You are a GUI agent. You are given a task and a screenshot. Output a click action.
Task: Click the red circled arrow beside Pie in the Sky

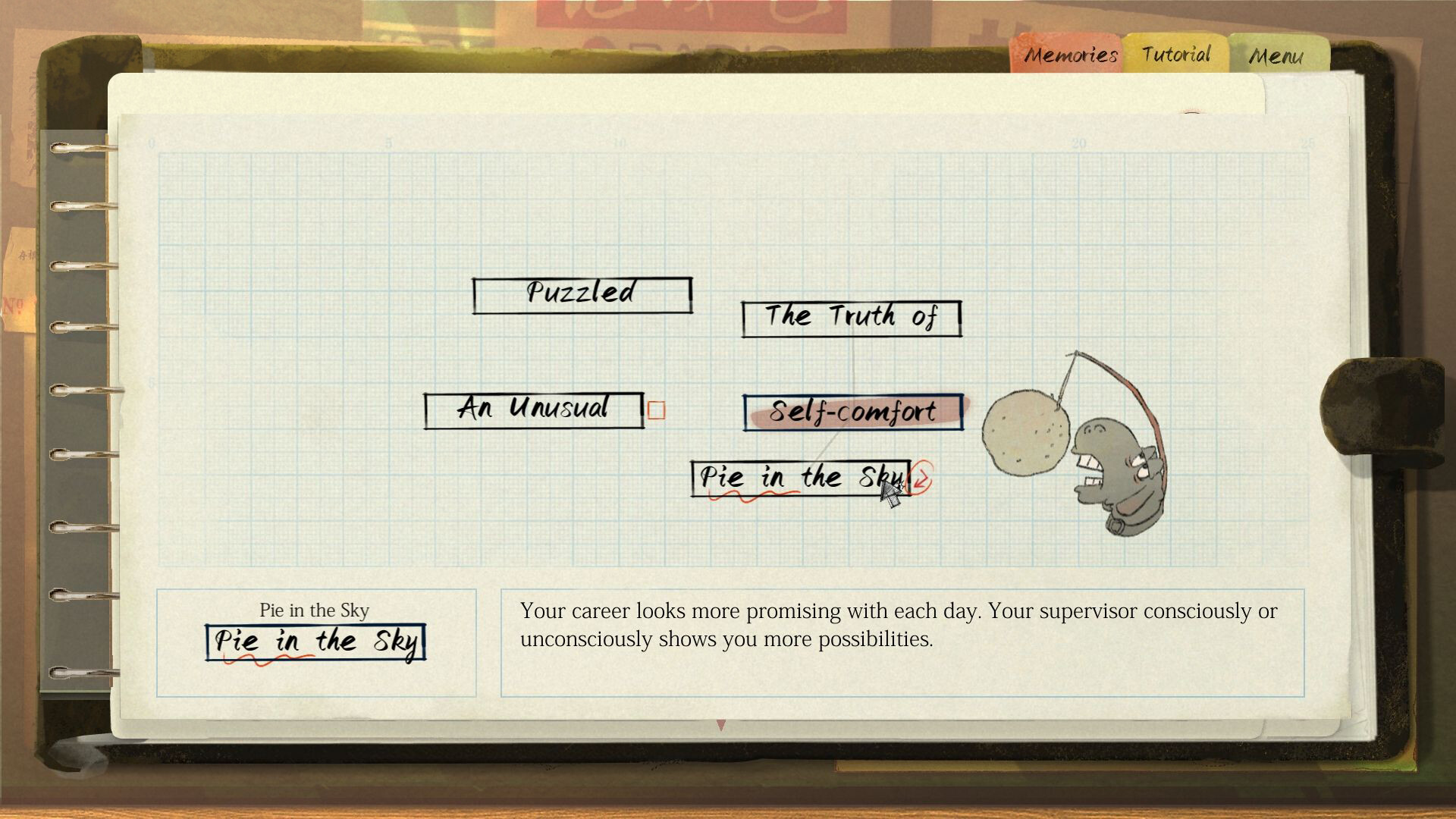[920, 478]
